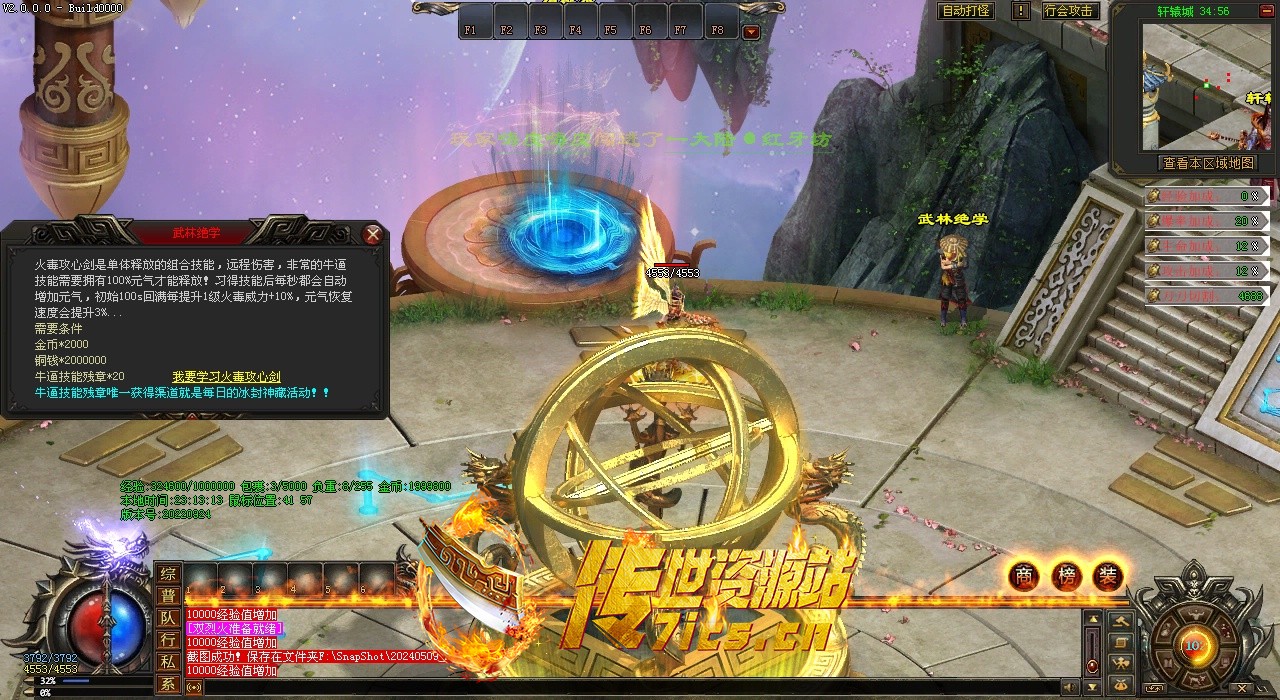The width and height of the screenshot is (1280, 700).
Task: Click 查看本区域地图 to view area map
Action: pyautogui.click(x=1207, y=163)
